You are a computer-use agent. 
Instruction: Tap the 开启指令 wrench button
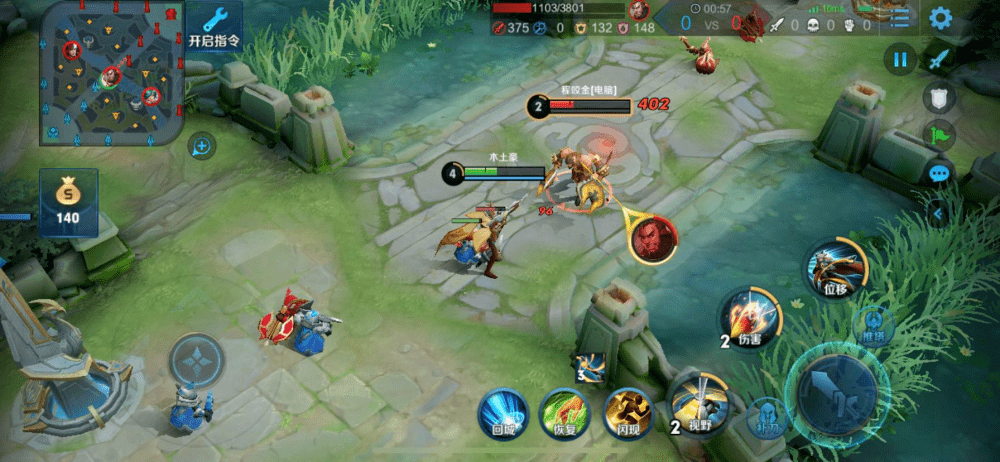coord(214,26)
